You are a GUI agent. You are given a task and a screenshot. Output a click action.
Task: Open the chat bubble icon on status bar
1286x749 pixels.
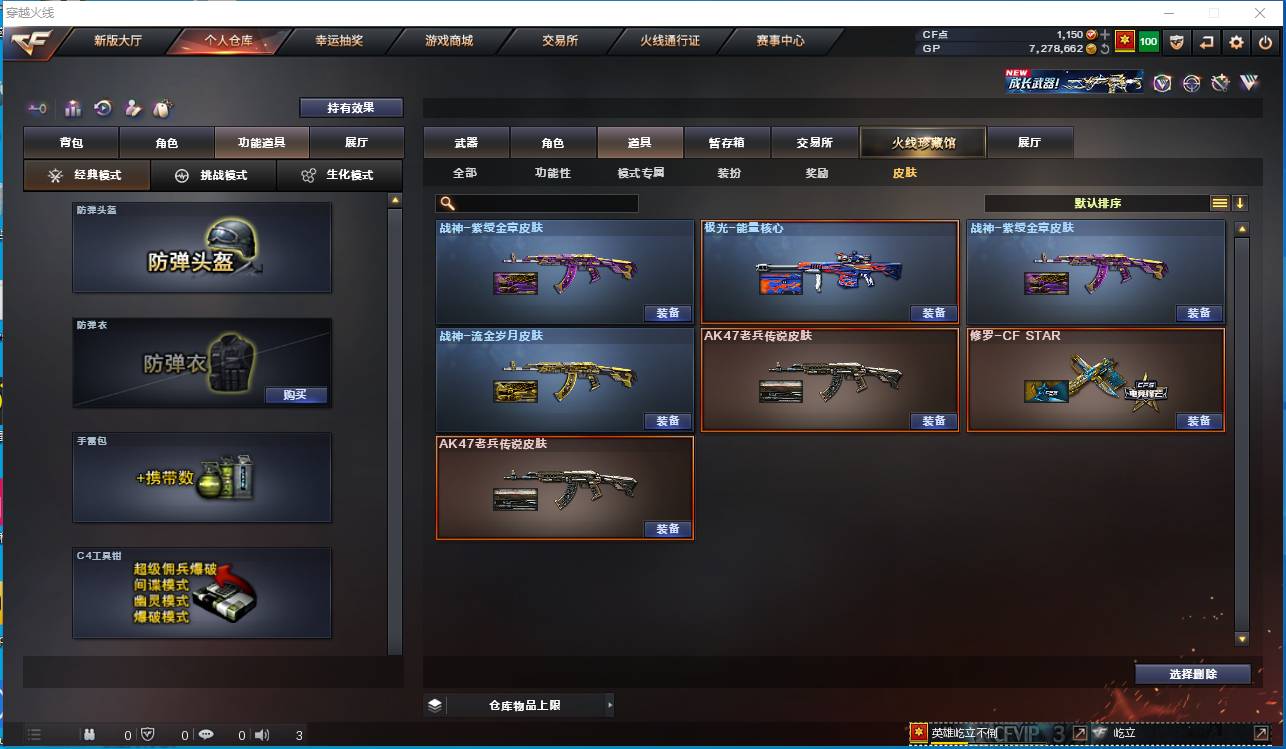pyautogui.click(x=205, y=734)
